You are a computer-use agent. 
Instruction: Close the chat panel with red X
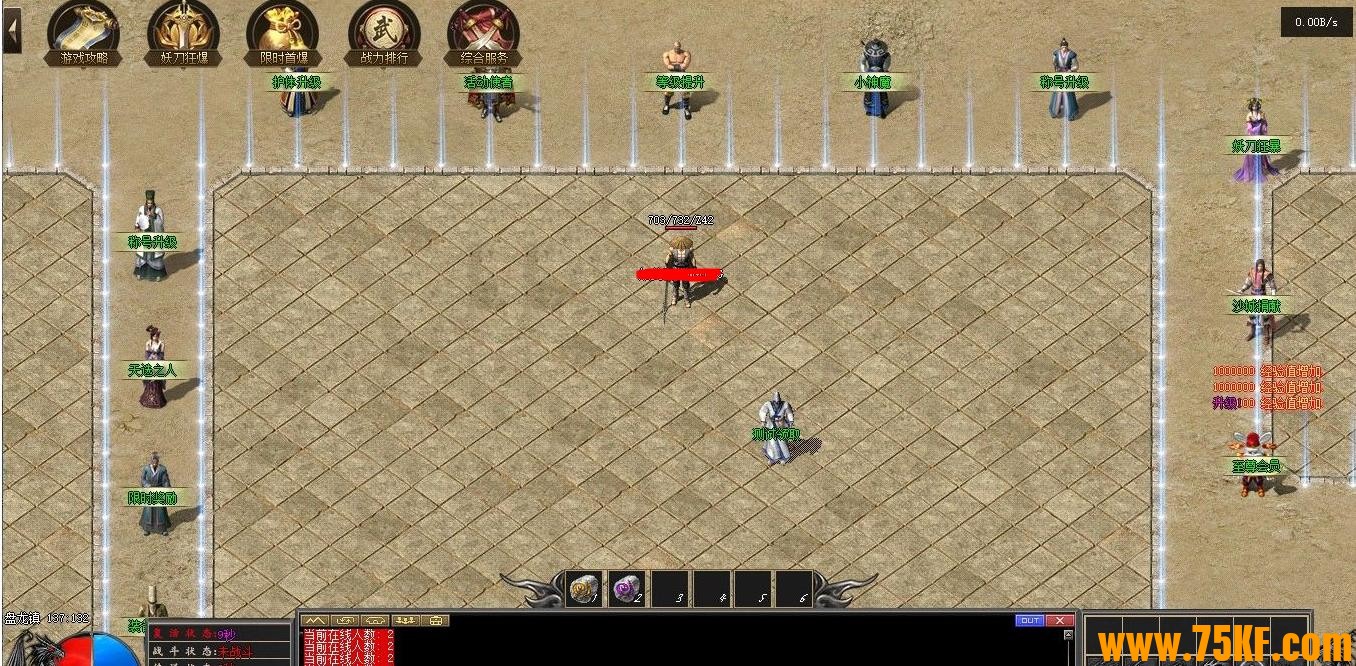tap(1060, 621)
